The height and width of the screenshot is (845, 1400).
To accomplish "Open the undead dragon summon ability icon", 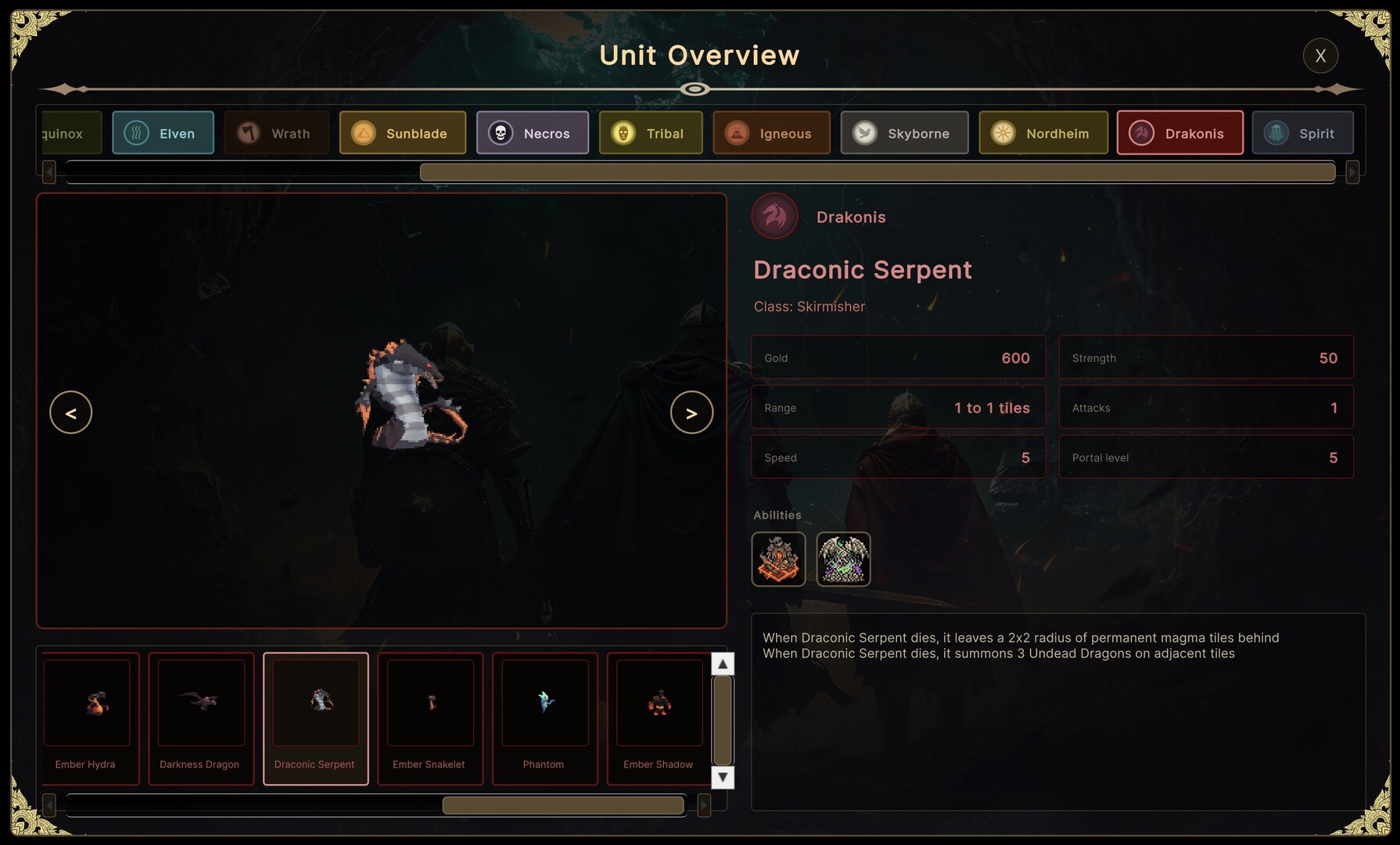I will (x=843, y=559).
